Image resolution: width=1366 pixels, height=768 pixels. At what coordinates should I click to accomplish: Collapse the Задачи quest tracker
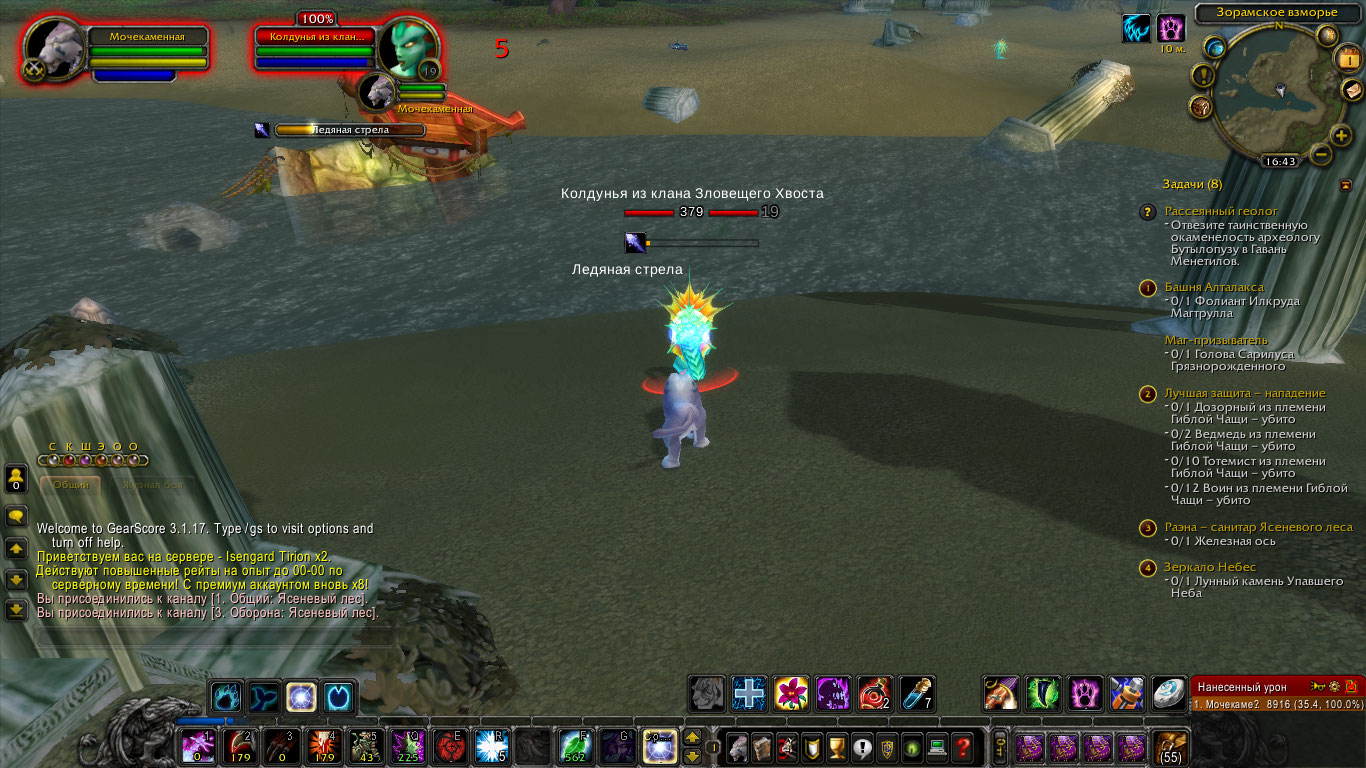tap(1345, 185)
